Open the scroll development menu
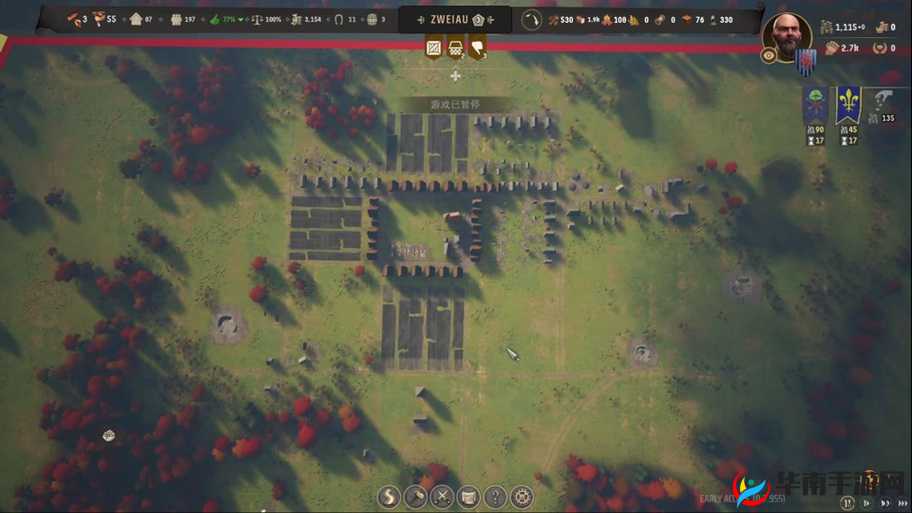912x513 pixels. [468, 496]
